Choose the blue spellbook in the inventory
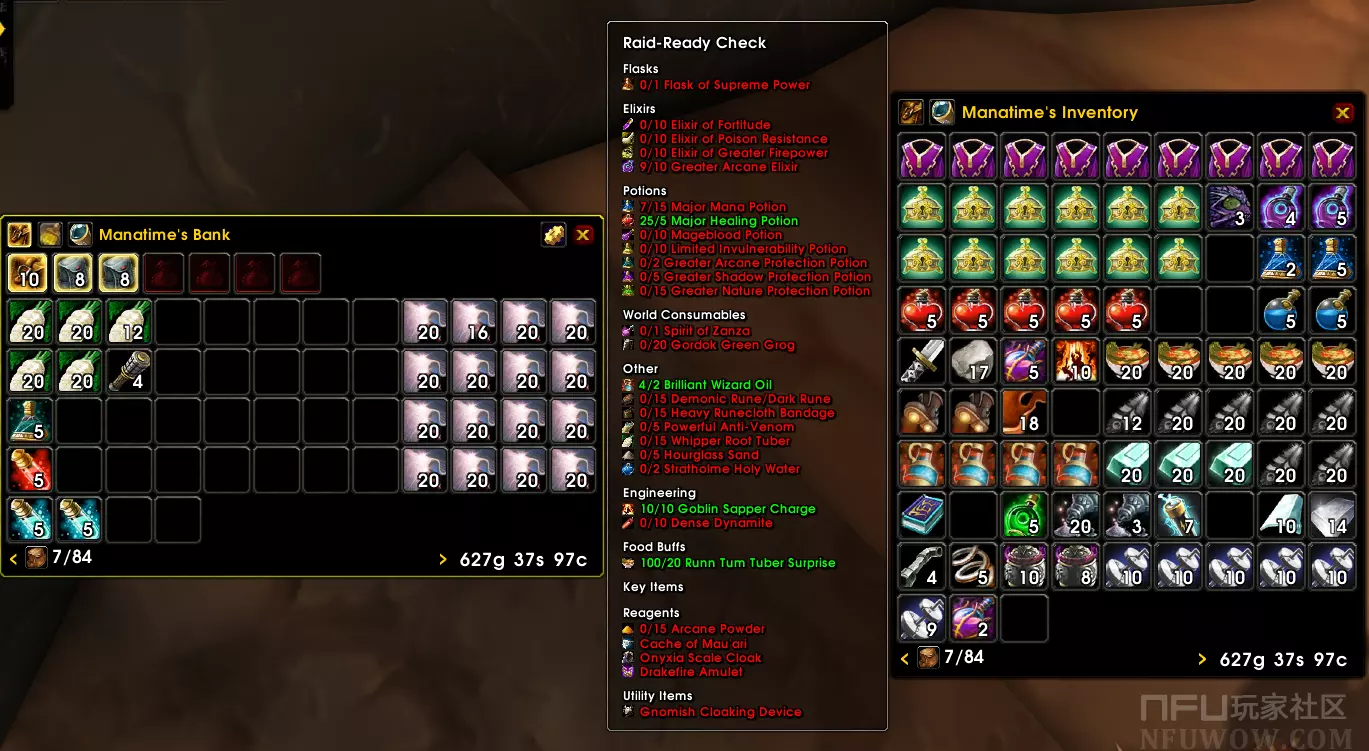This screenshot has width=1369, height=751. pyautogui.click(x=921, y=515)
